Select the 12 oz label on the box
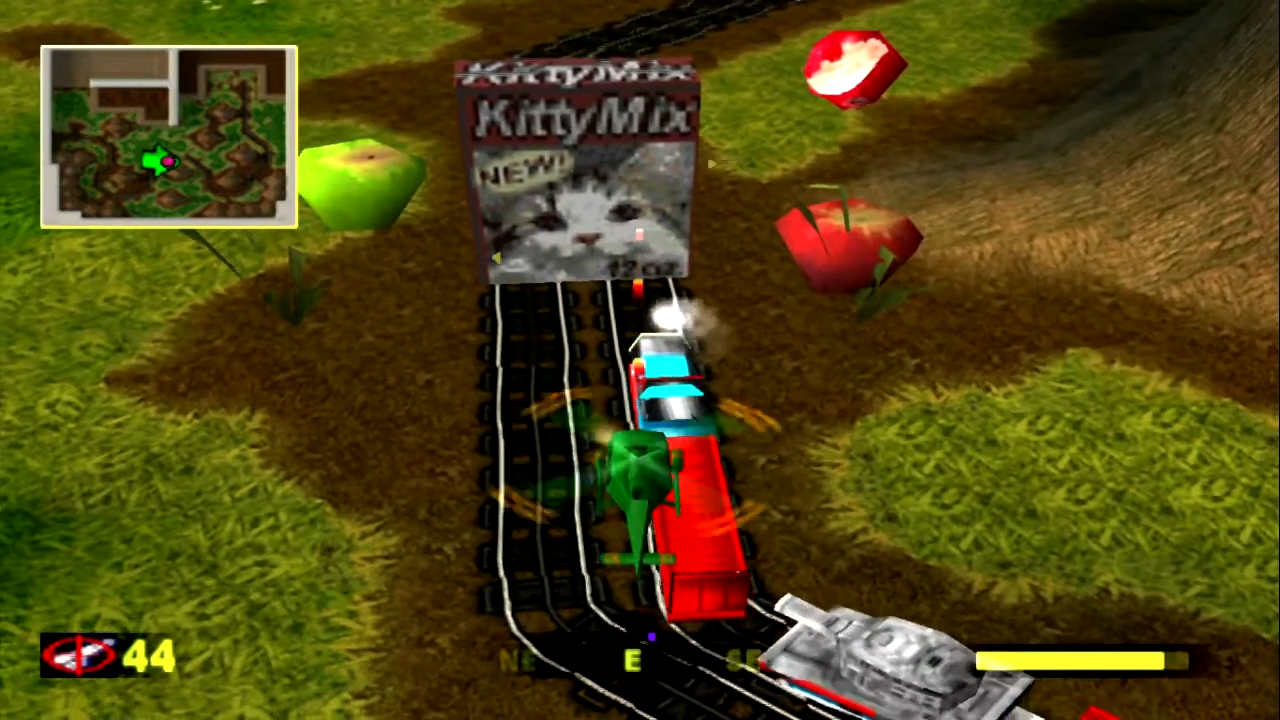The width and height of the screenshot is (1280, 720). click(643, 268)
